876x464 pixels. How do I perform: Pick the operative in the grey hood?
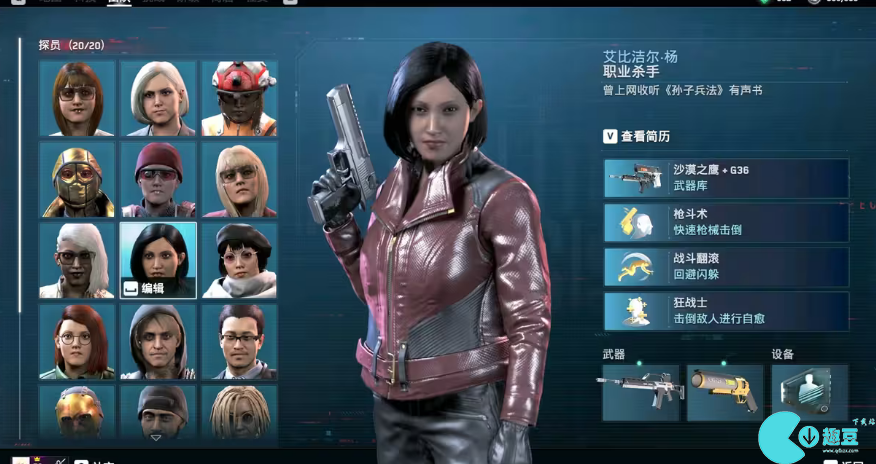point(158,341)
